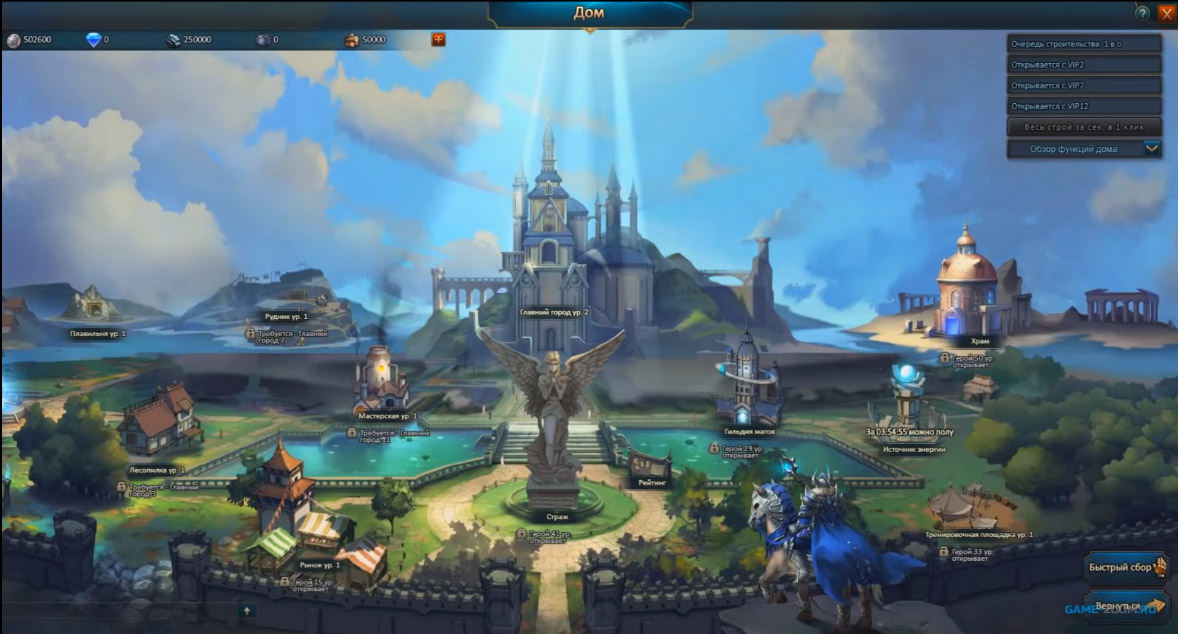Select the Очередь строительства queue row
This screenshot has width=1178, height=634.
[1084, 44]
